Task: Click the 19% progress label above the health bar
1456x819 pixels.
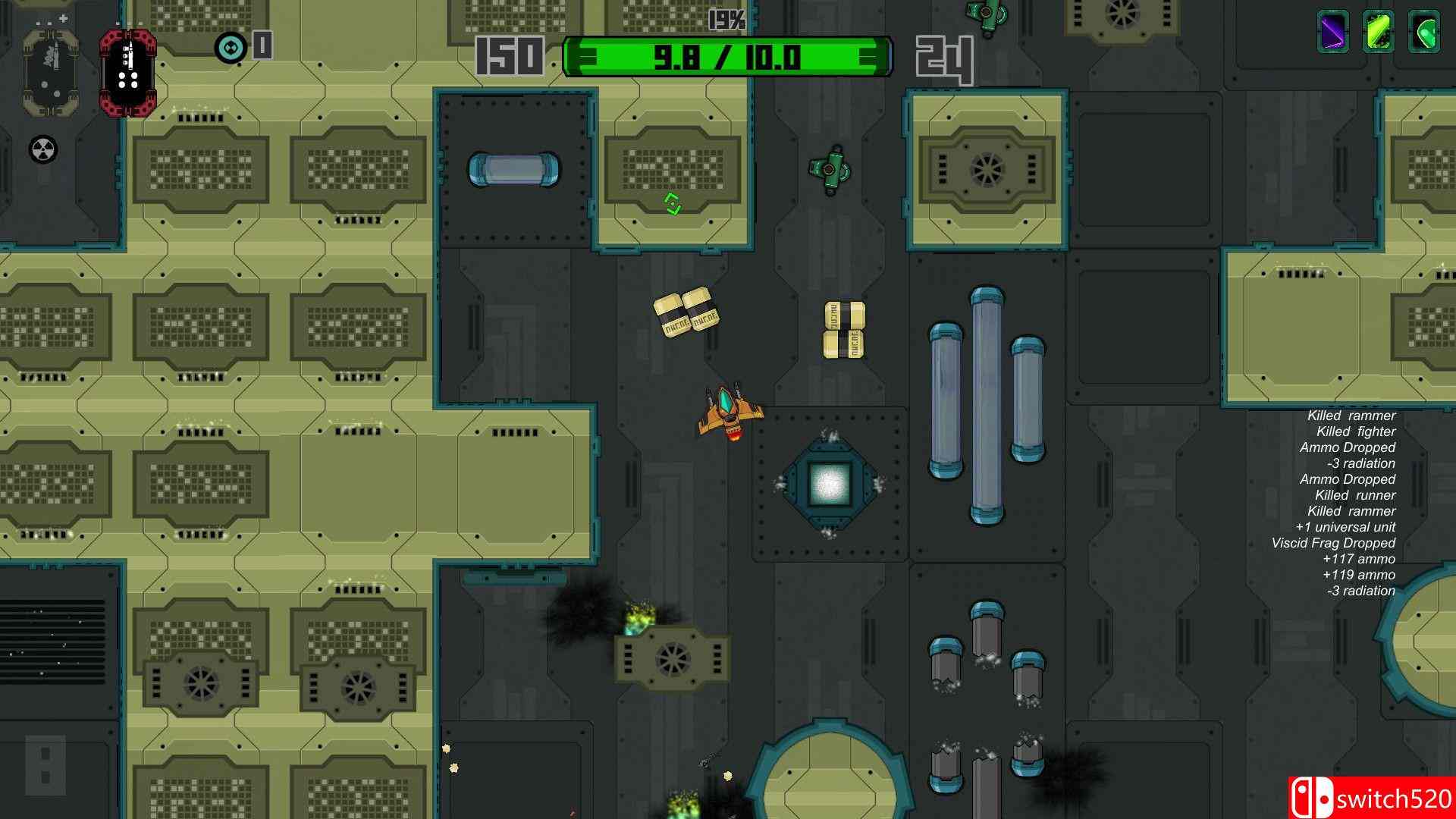Action: point(724,20)
